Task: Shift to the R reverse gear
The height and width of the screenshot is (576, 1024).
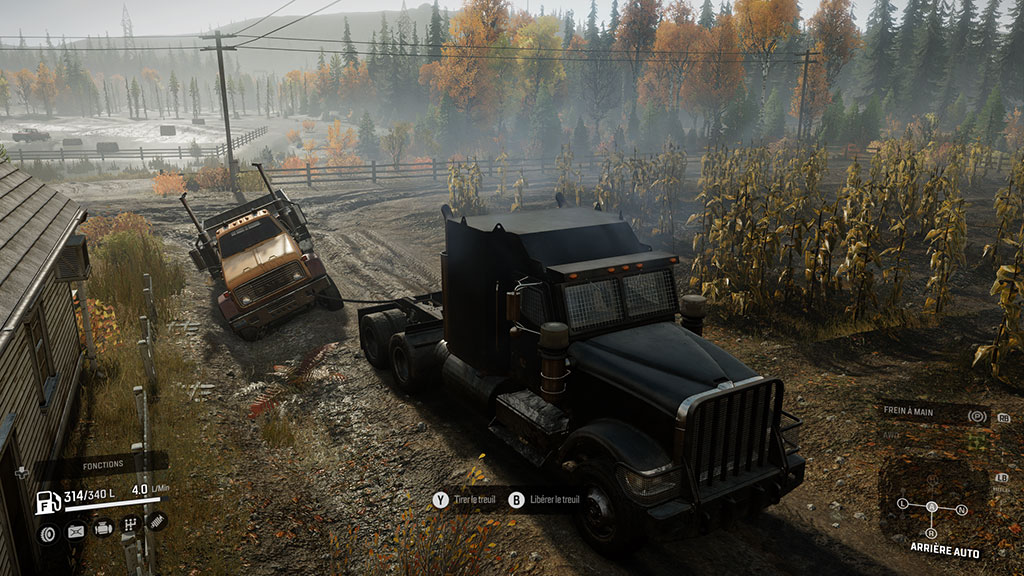Action: [933, 532]
